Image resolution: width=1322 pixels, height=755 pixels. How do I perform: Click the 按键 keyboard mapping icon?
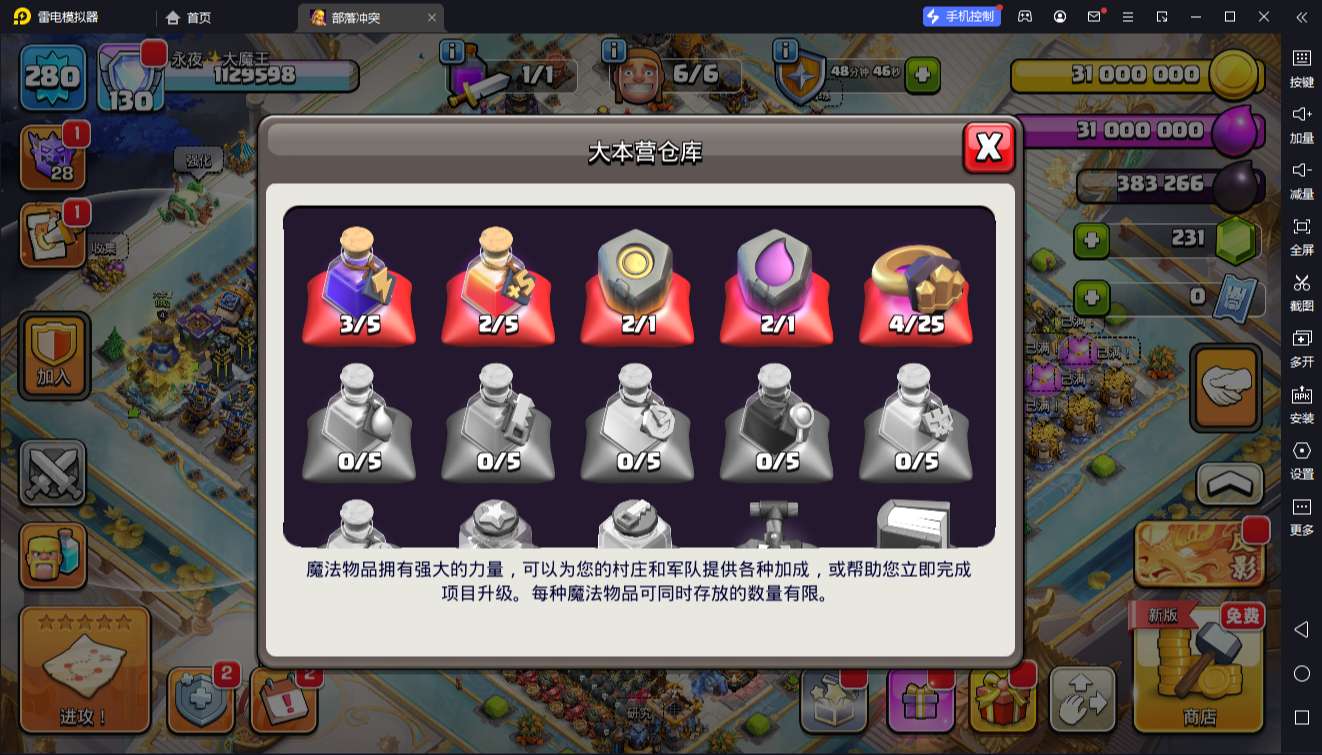tap(1302, 65)
